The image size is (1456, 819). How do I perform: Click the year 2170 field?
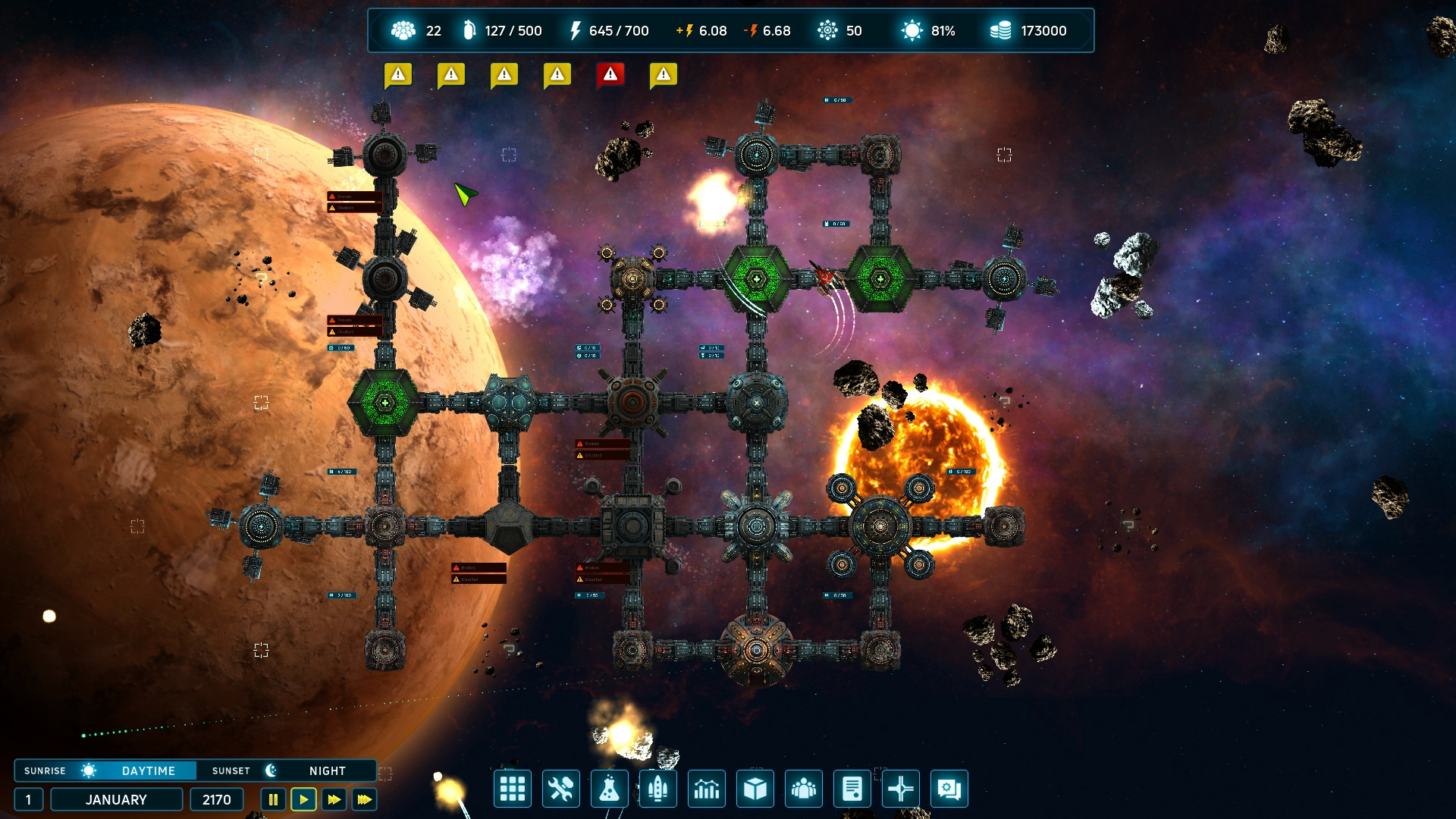(216, 799)
